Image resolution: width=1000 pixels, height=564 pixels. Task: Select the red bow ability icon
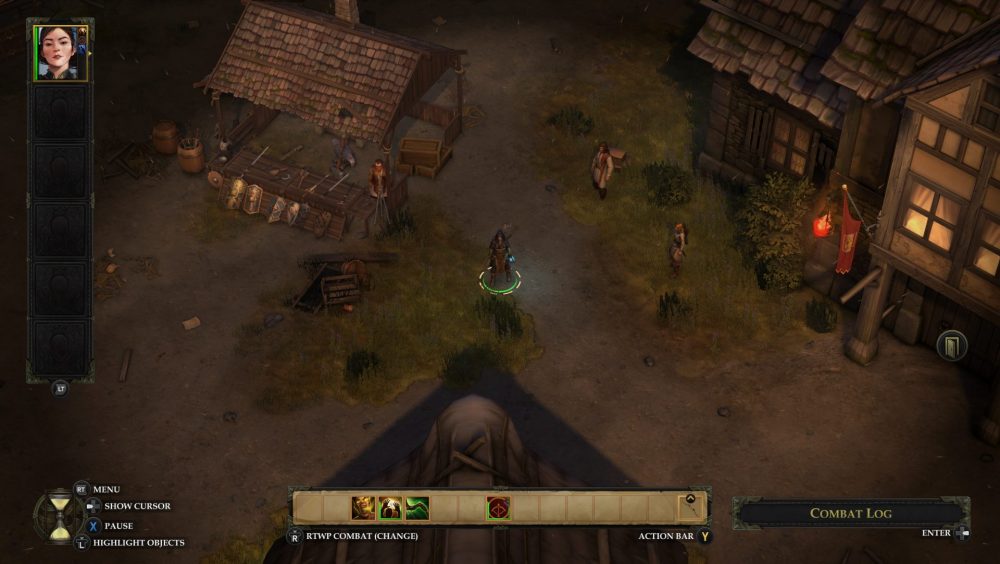[498, 508]
